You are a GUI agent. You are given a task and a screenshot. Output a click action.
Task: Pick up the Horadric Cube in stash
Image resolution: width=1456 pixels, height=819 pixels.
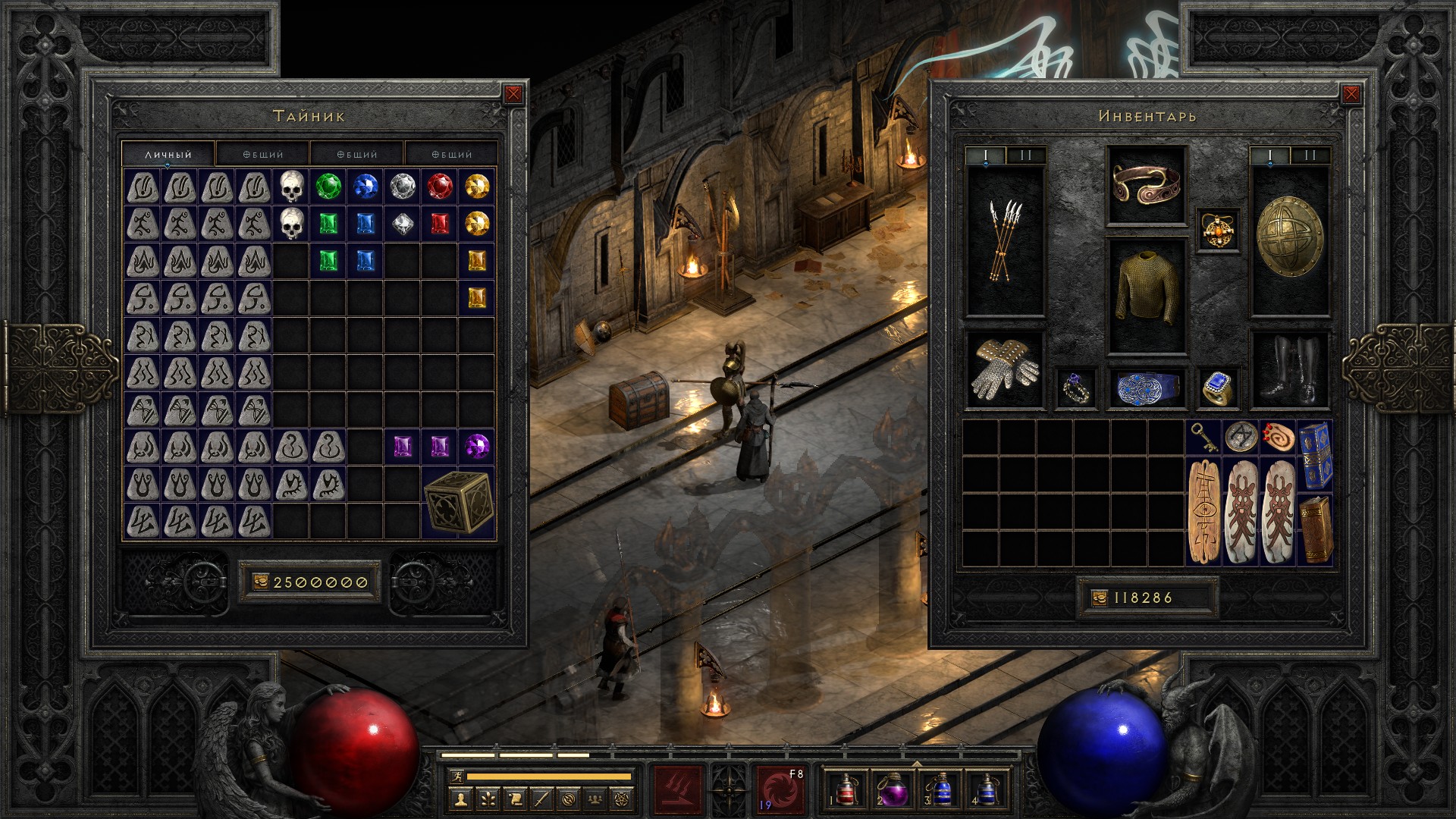pos(458,502)
